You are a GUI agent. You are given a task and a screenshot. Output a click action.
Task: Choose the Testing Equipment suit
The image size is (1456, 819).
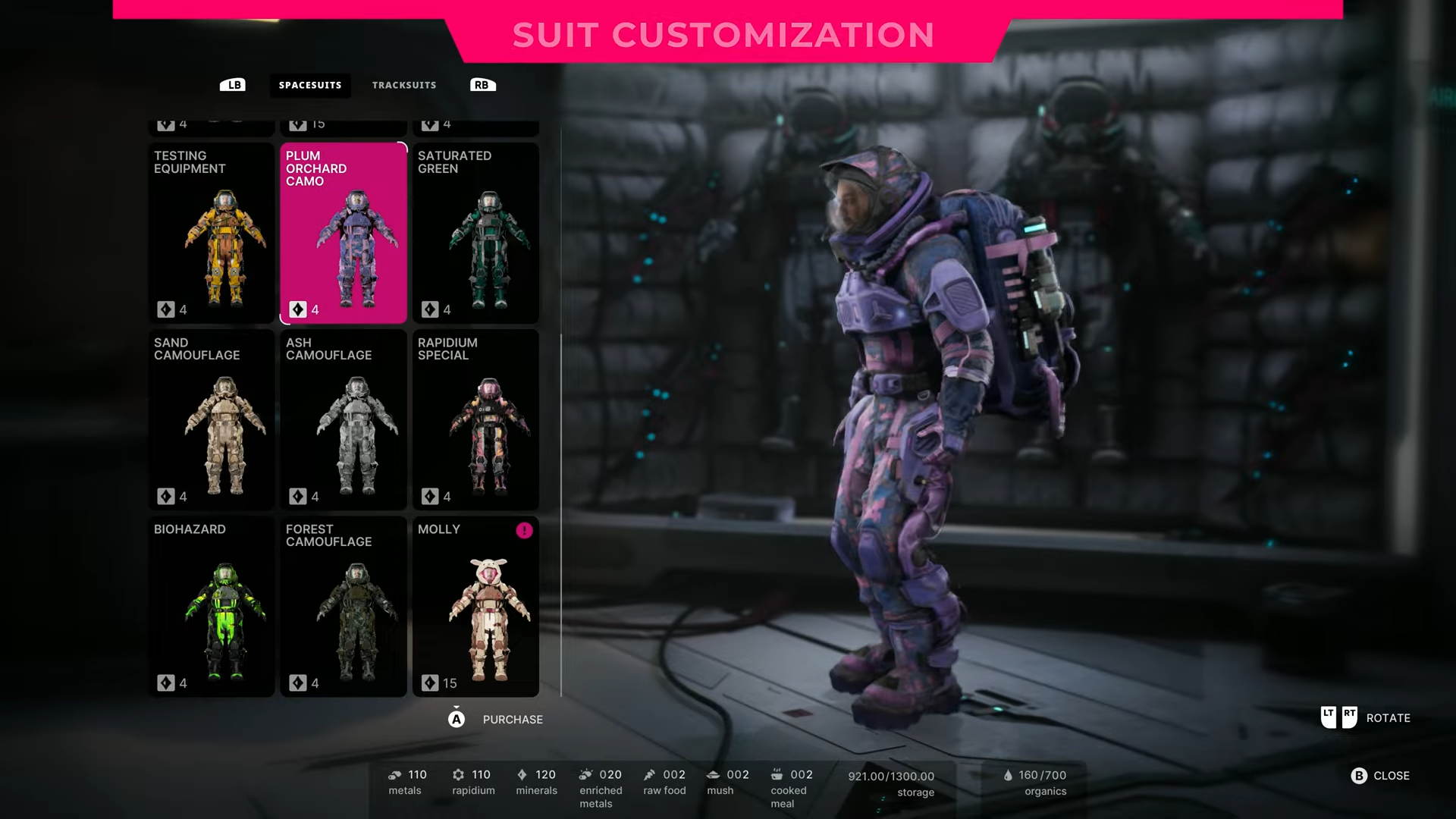212,234
